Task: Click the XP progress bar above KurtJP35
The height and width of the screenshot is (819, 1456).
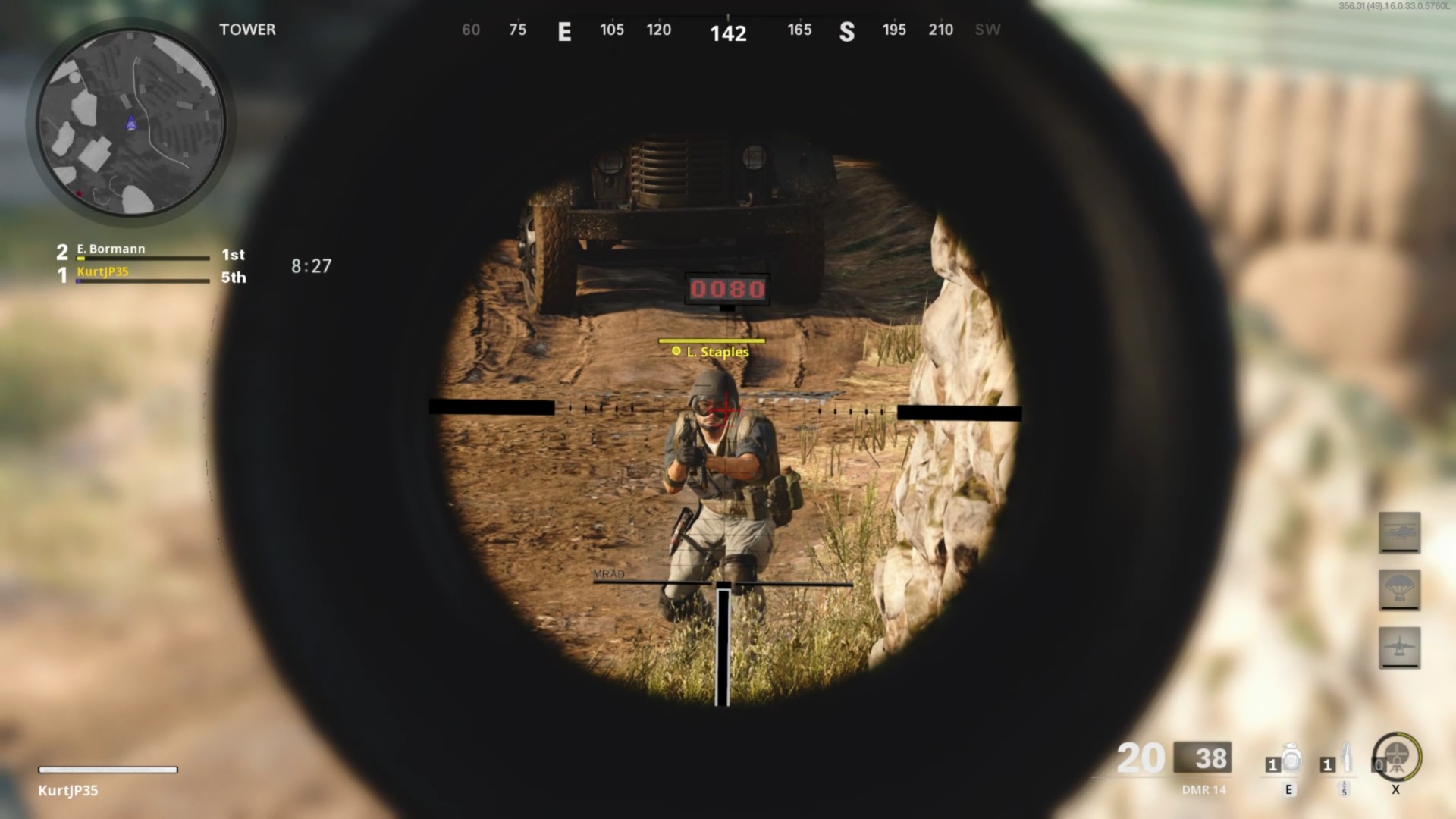Action: tap(106, 770)
